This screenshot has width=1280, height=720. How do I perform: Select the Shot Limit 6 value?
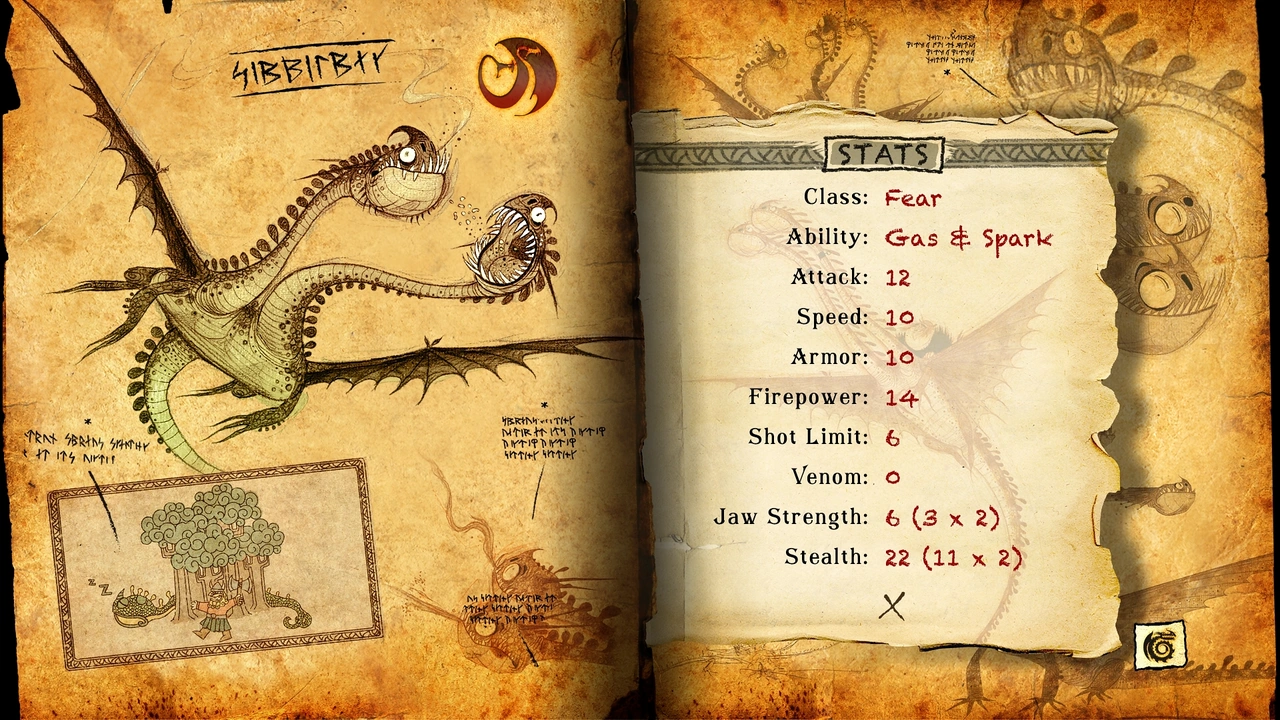tap(894, 437)
